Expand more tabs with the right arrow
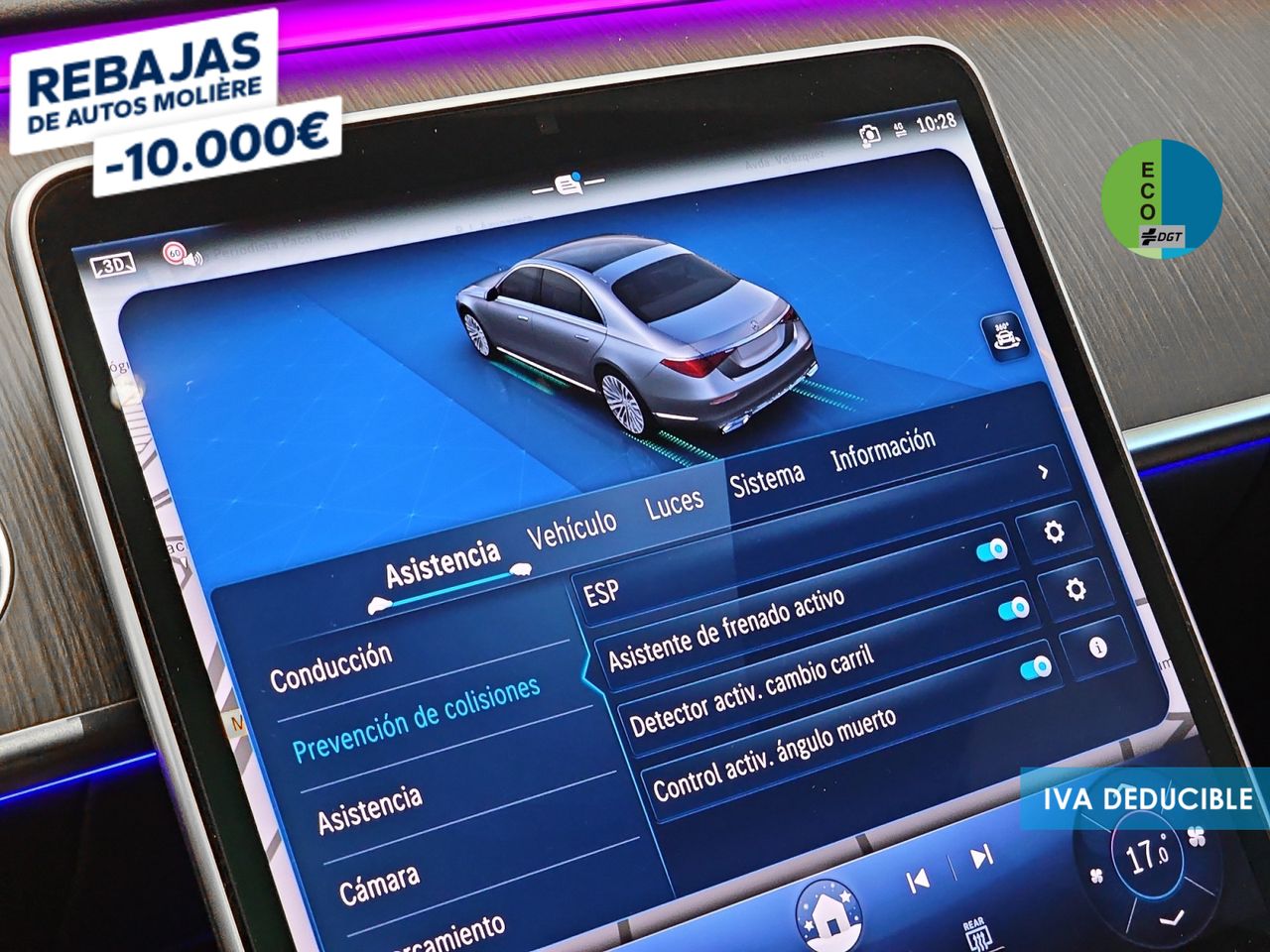Viewport: 1270px width, 952px height. pyautogui.click(x=1043, y=473)
